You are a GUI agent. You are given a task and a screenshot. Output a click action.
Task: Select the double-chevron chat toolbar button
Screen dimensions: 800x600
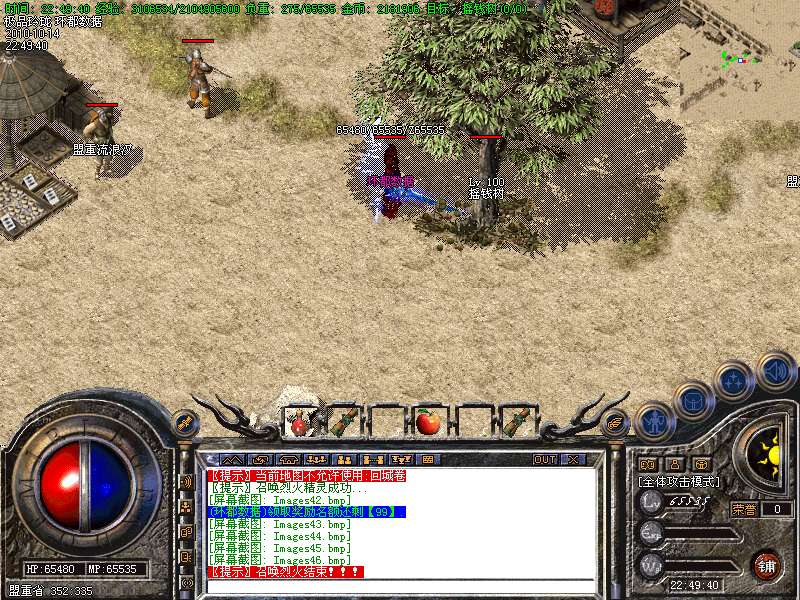tap(230, 459)
